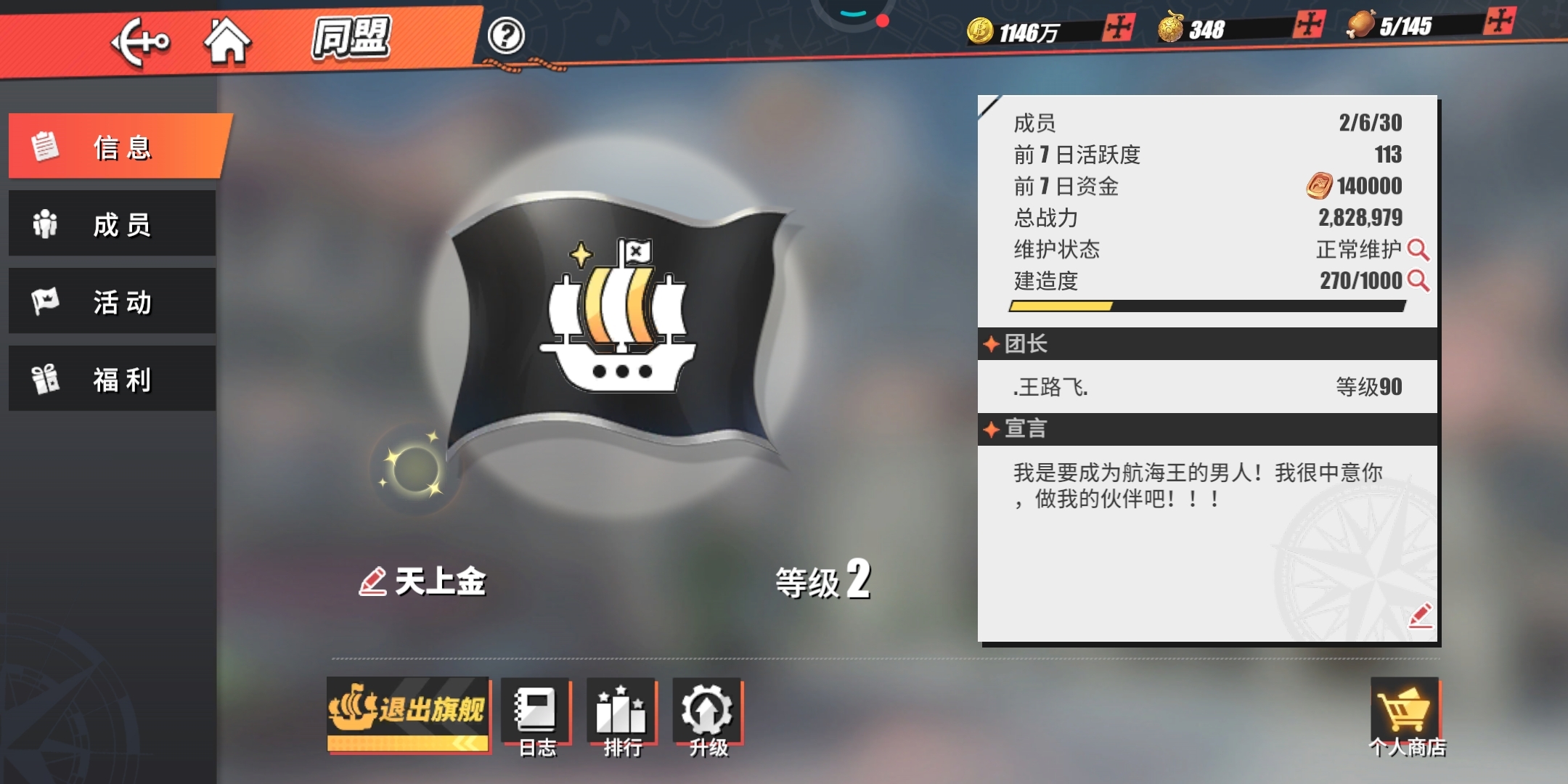Go back using the anchor arrow button
Image resolution: width=1568 pixels, height=784 pixels.
(x=140, y=41)
